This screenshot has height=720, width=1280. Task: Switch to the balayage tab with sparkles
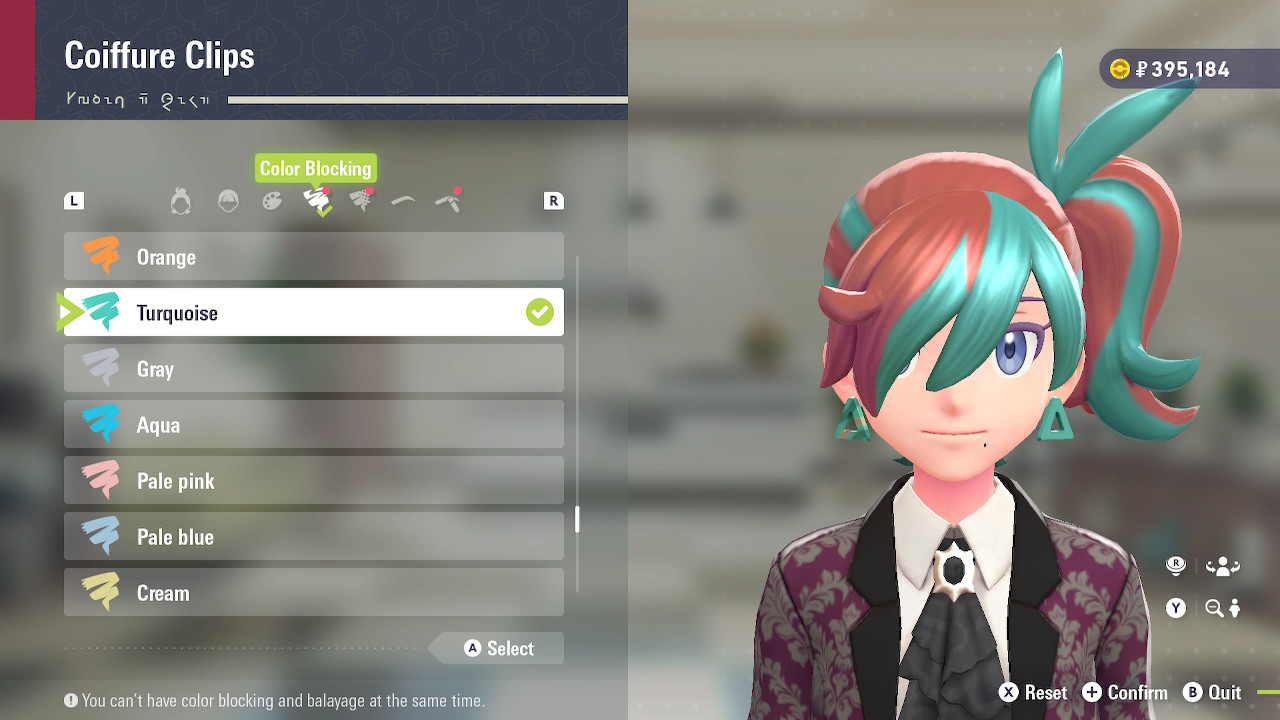[361, 202]
